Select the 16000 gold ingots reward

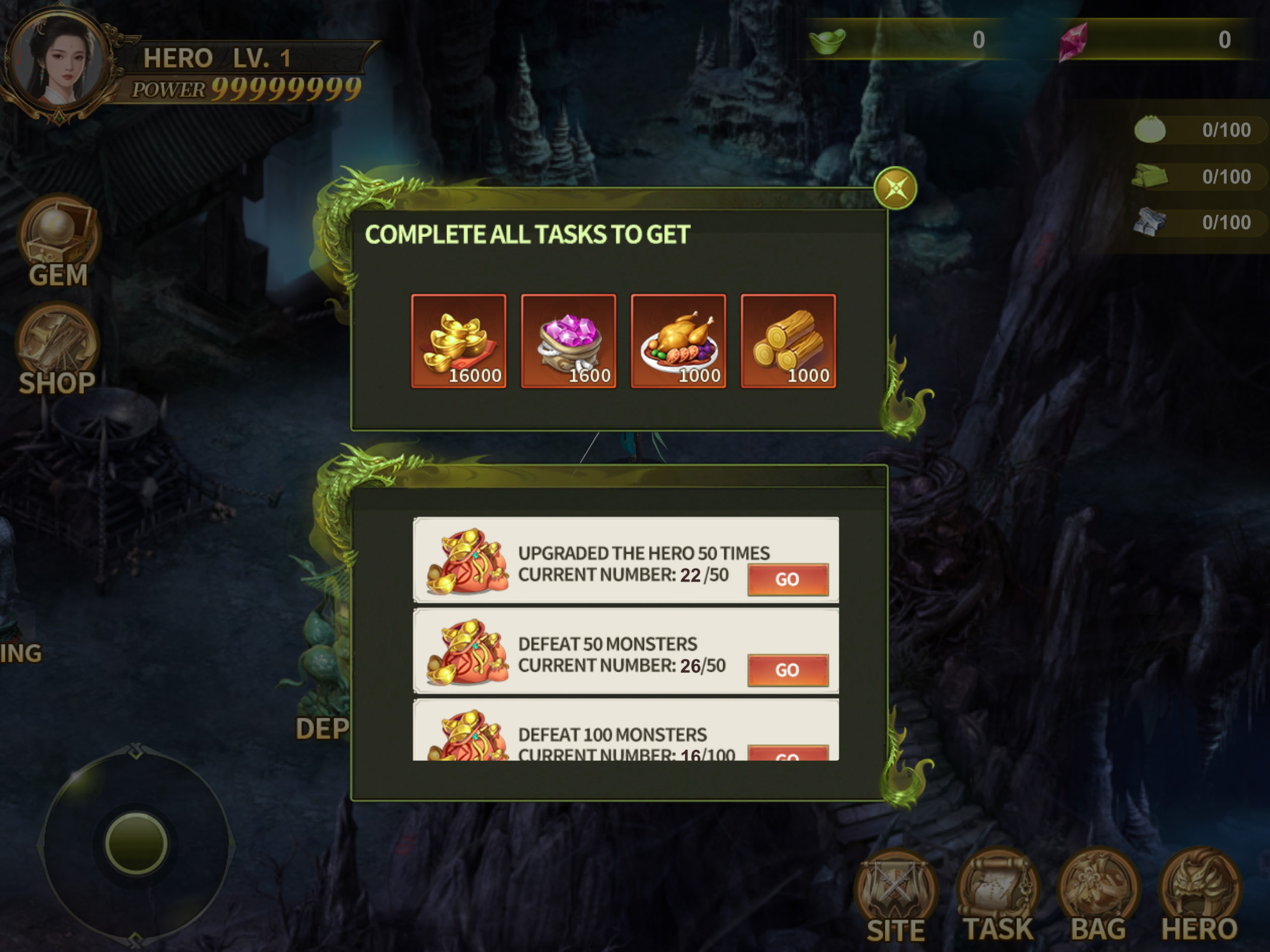click(x=459, y=342)
